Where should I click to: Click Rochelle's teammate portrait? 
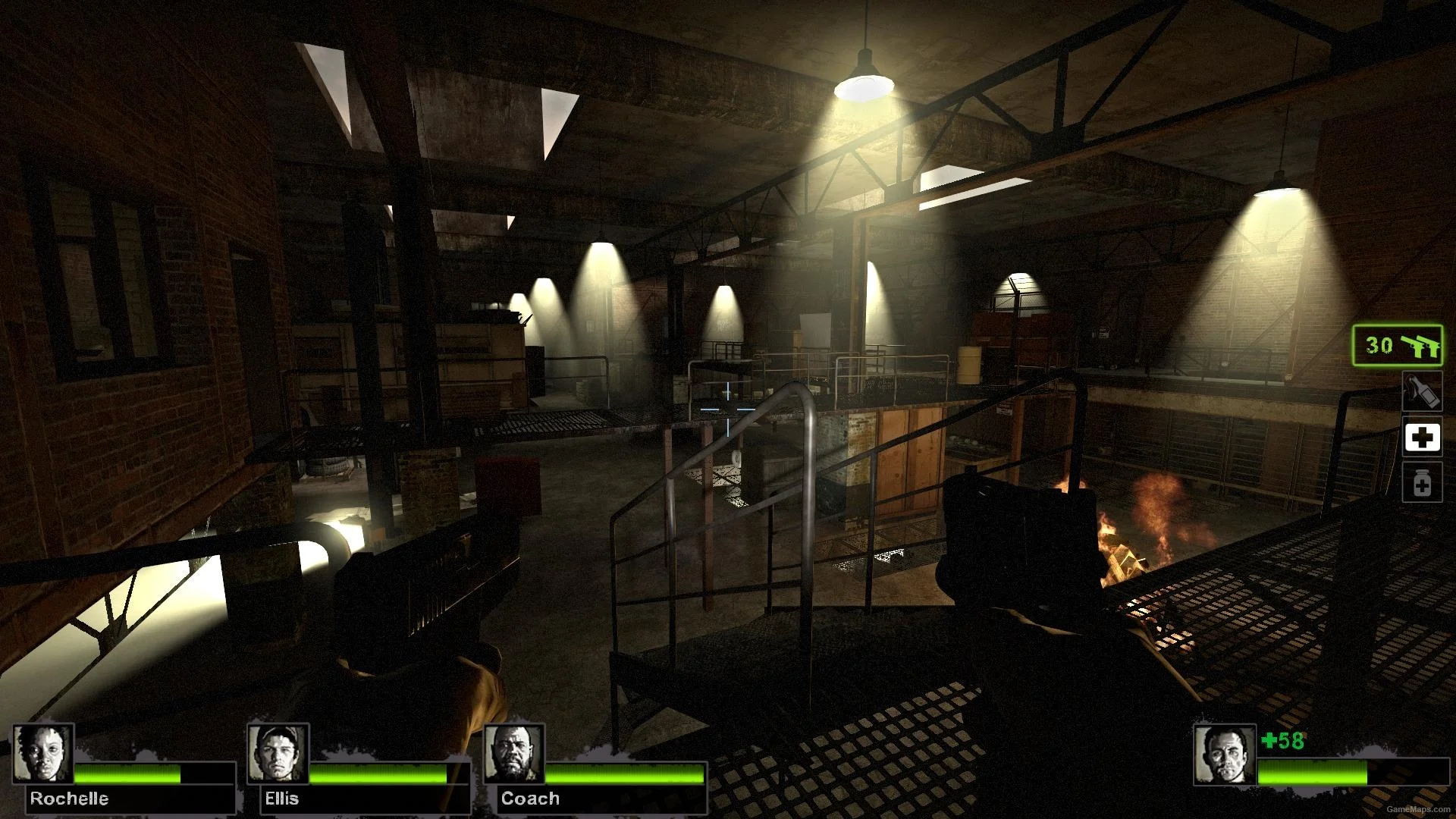[x=43, y=754]
